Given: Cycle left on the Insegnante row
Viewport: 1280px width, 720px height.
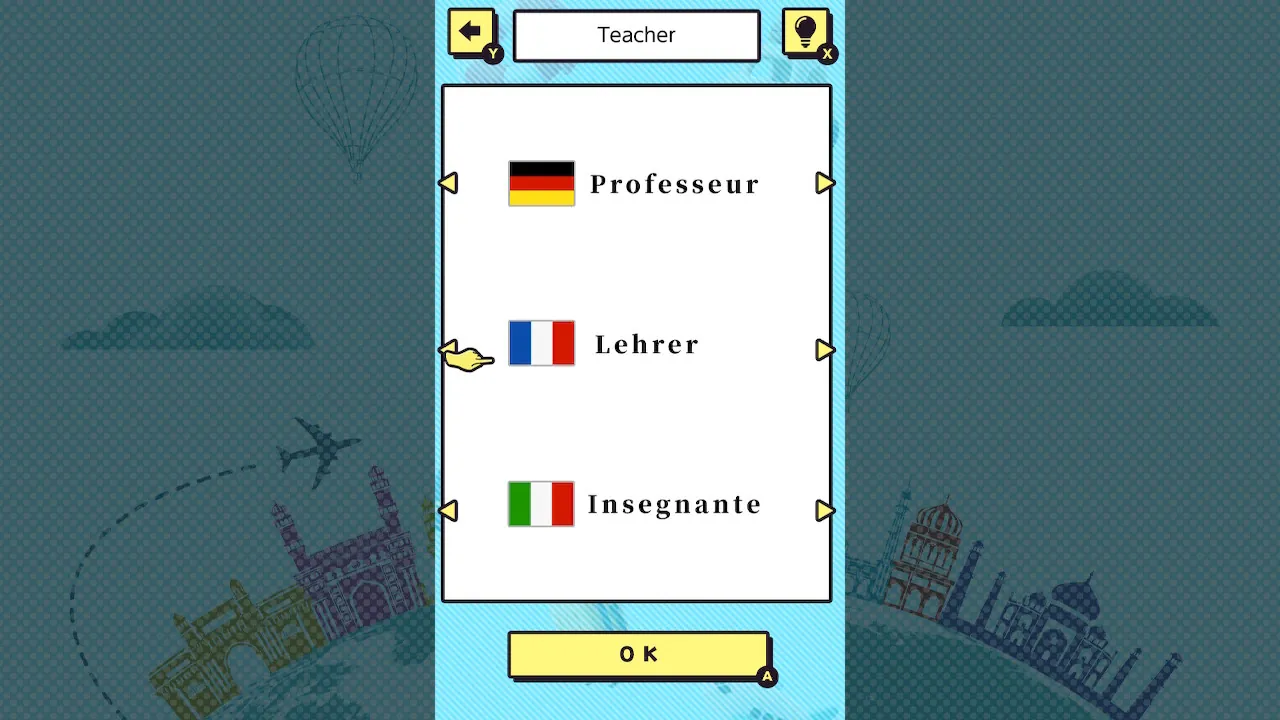Looking at the screenshot, I should coord(449,511).
